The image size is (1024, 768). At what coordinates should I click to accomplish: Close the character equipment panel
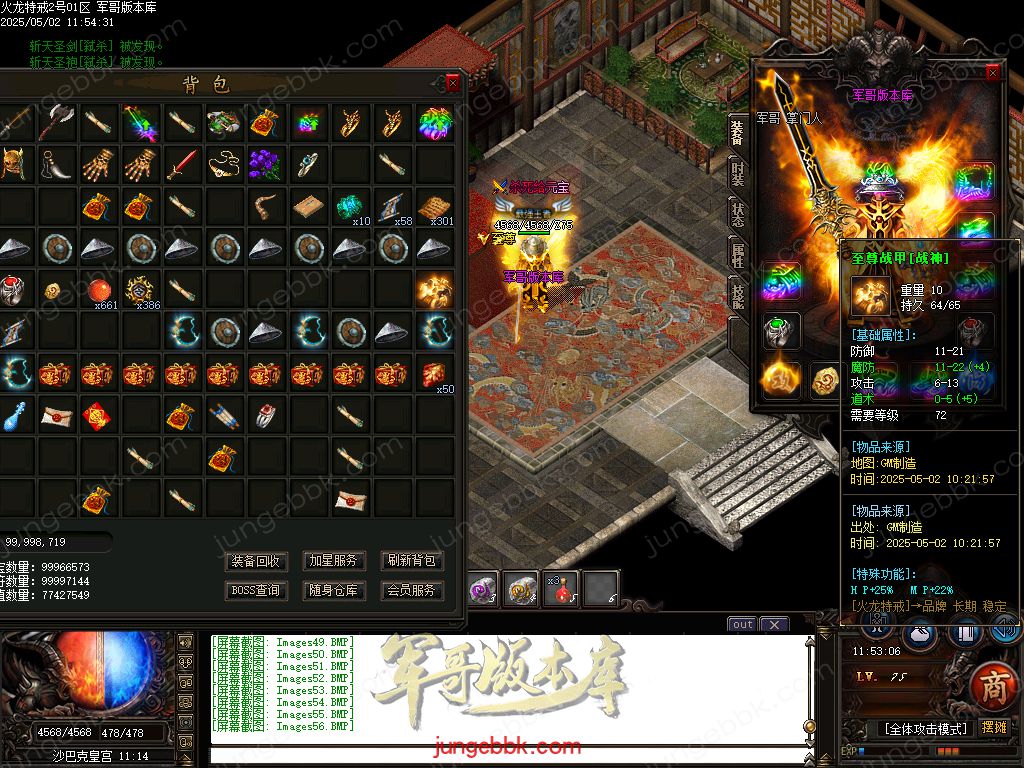coord(992,73)
